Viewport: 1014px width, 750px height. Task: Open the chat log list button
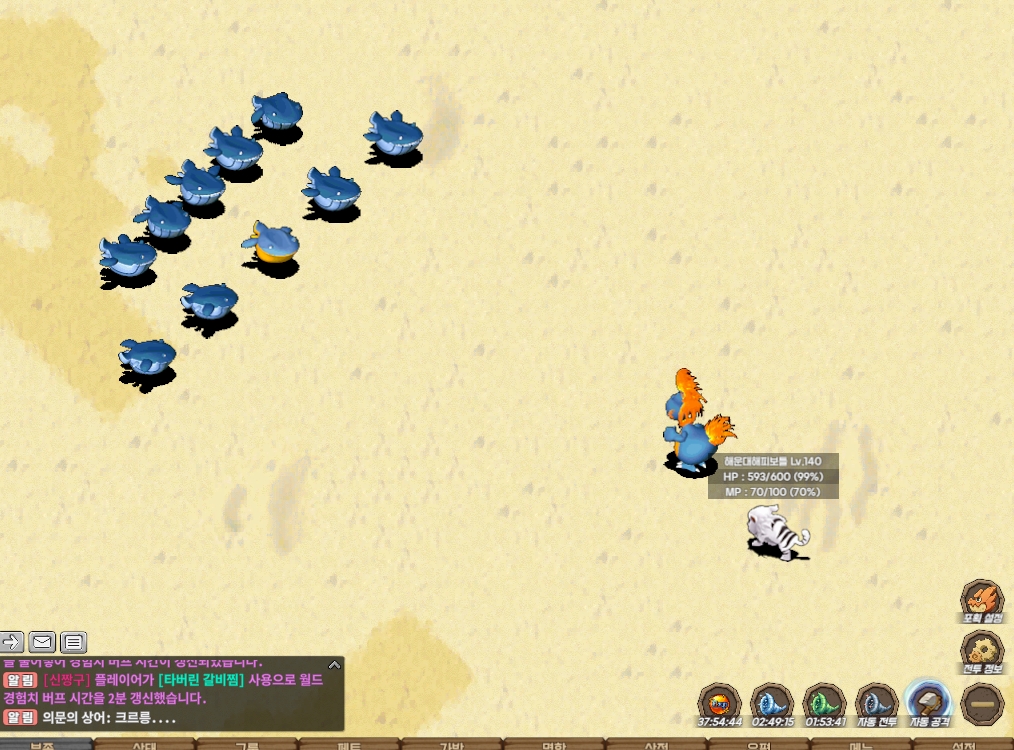[x=74, y=642]
